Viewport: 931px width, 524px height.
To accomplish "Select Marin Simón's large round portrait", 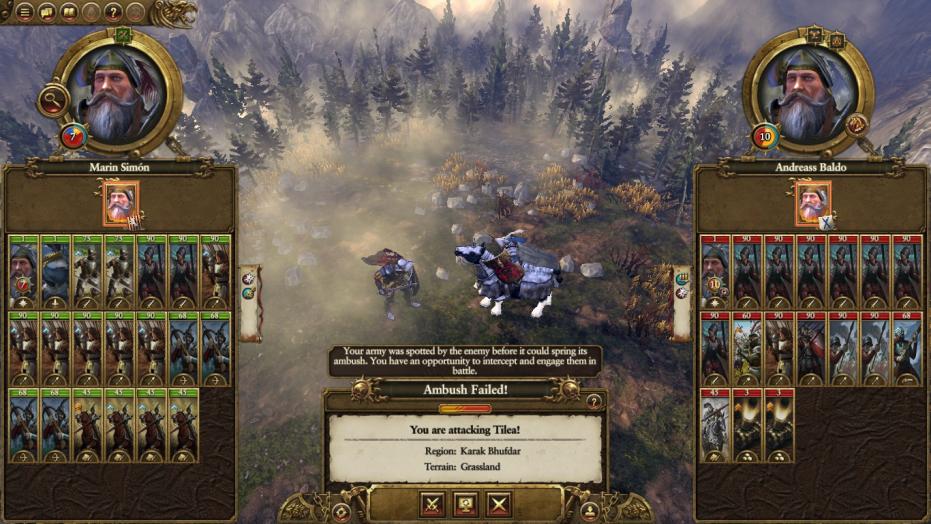I will pos(117,91).
